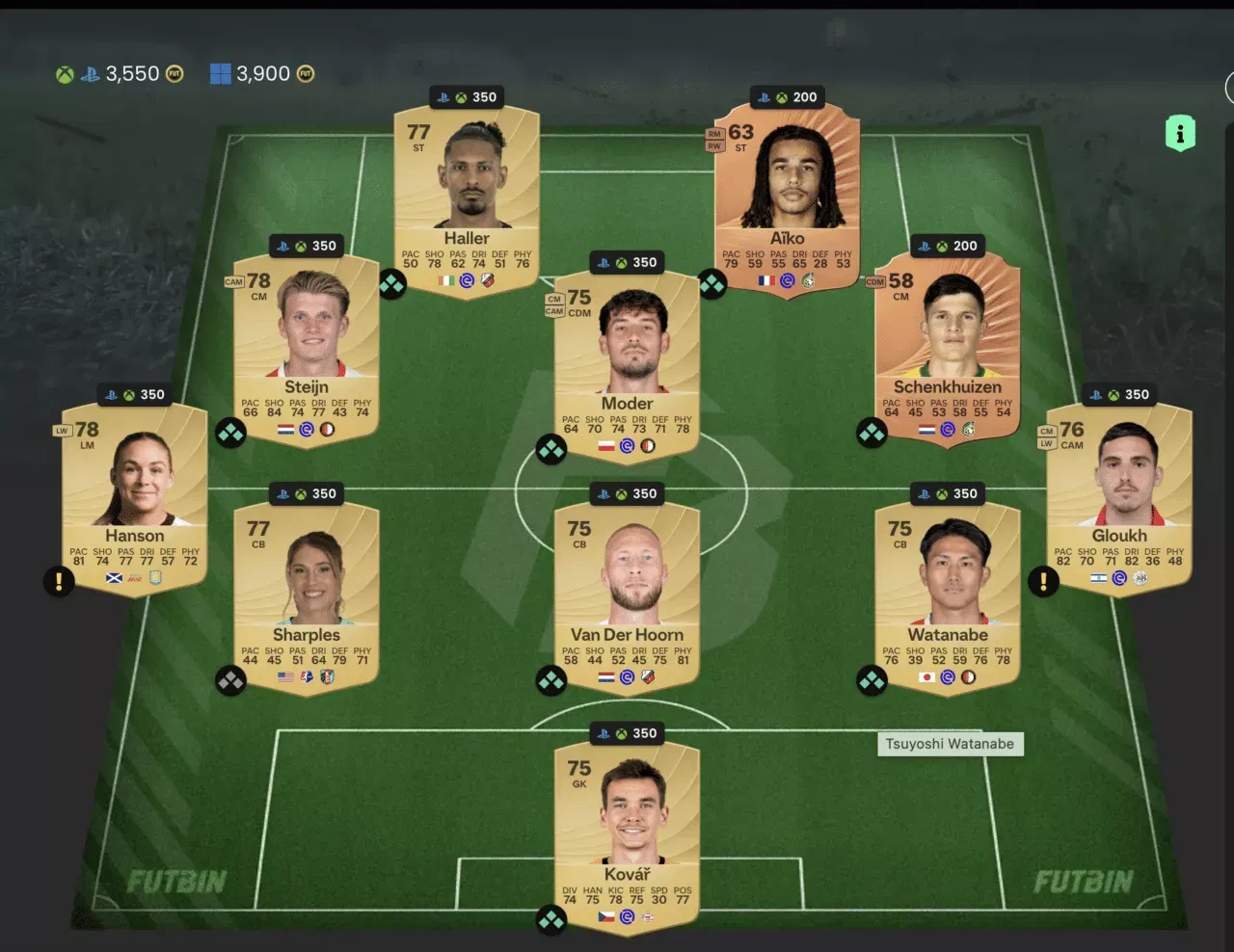Click the warning exclamation icon on Hanson's card
The height and width of the screenshot is (952, 1234).
click(x=59, y=582)
